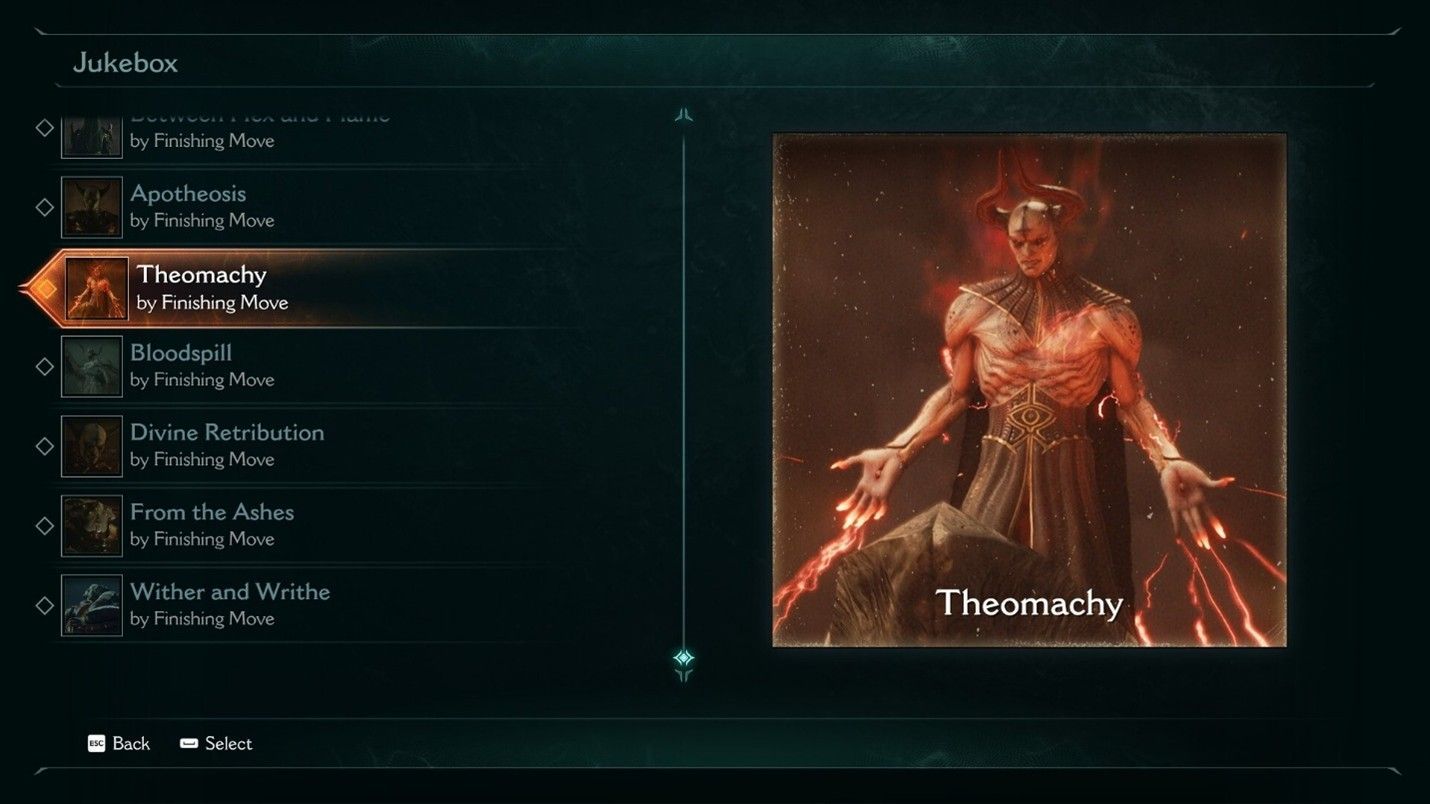The width and height of the screenshot is (1430, 804).
Task: Click the diamond indicator on the scrollbar
Action: tap(684, 656)
